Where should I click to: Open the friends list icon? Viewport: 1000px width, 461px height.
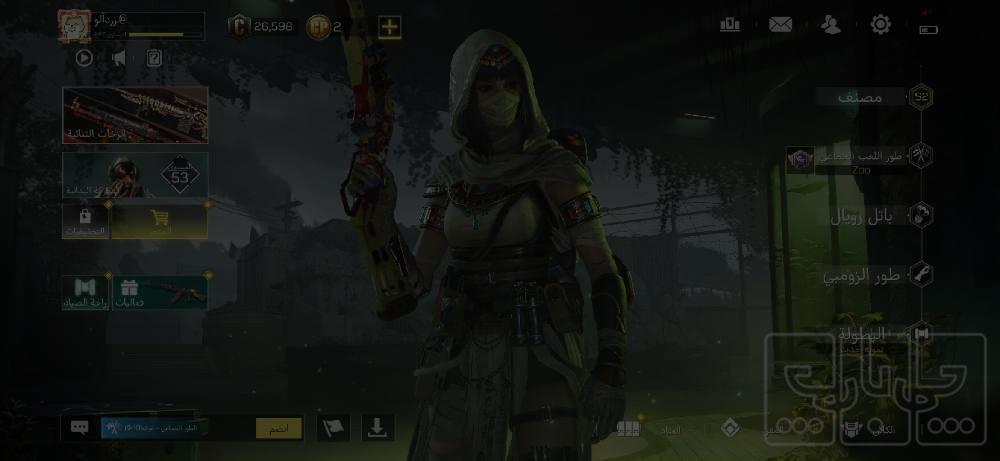tap(830, 25)
